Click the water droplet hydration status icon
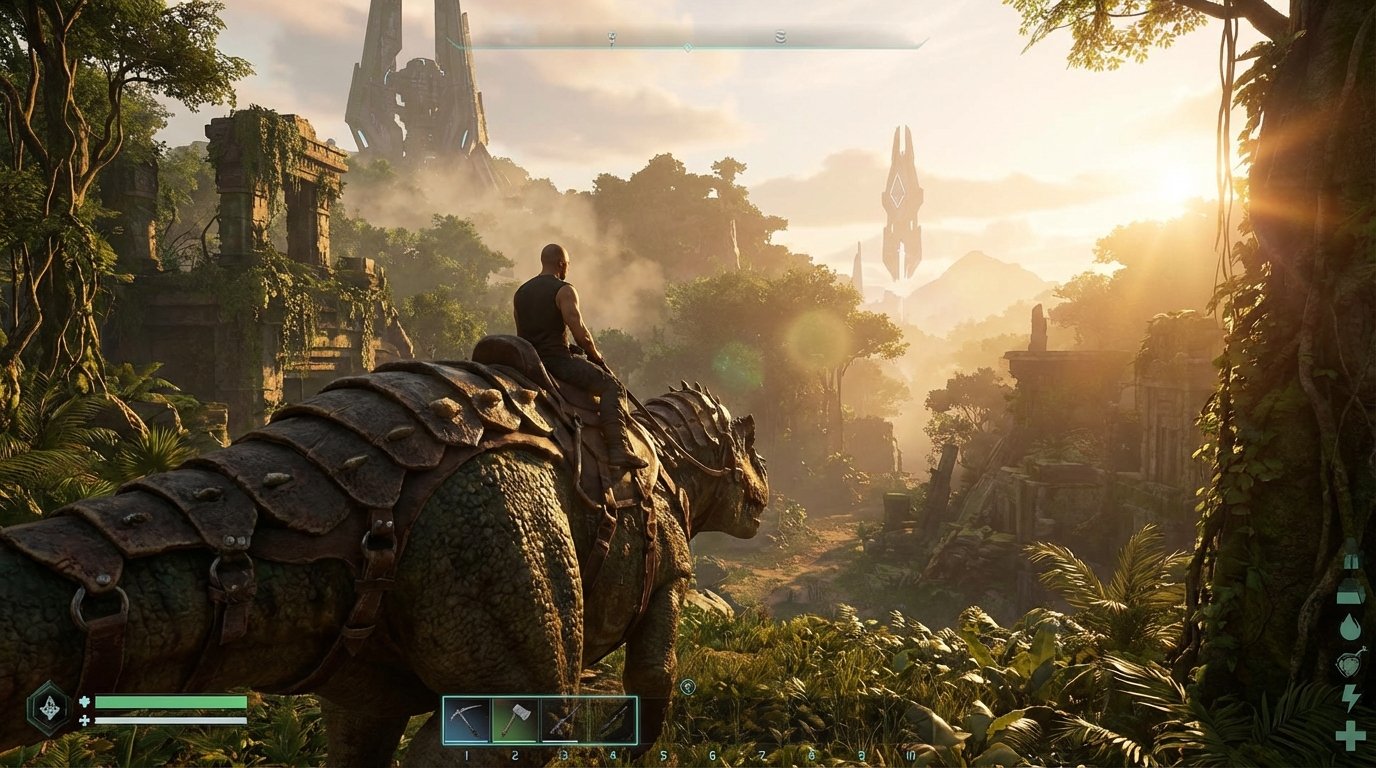Viewport: 1376px width, 768px height. click(x=1352, y=624)
